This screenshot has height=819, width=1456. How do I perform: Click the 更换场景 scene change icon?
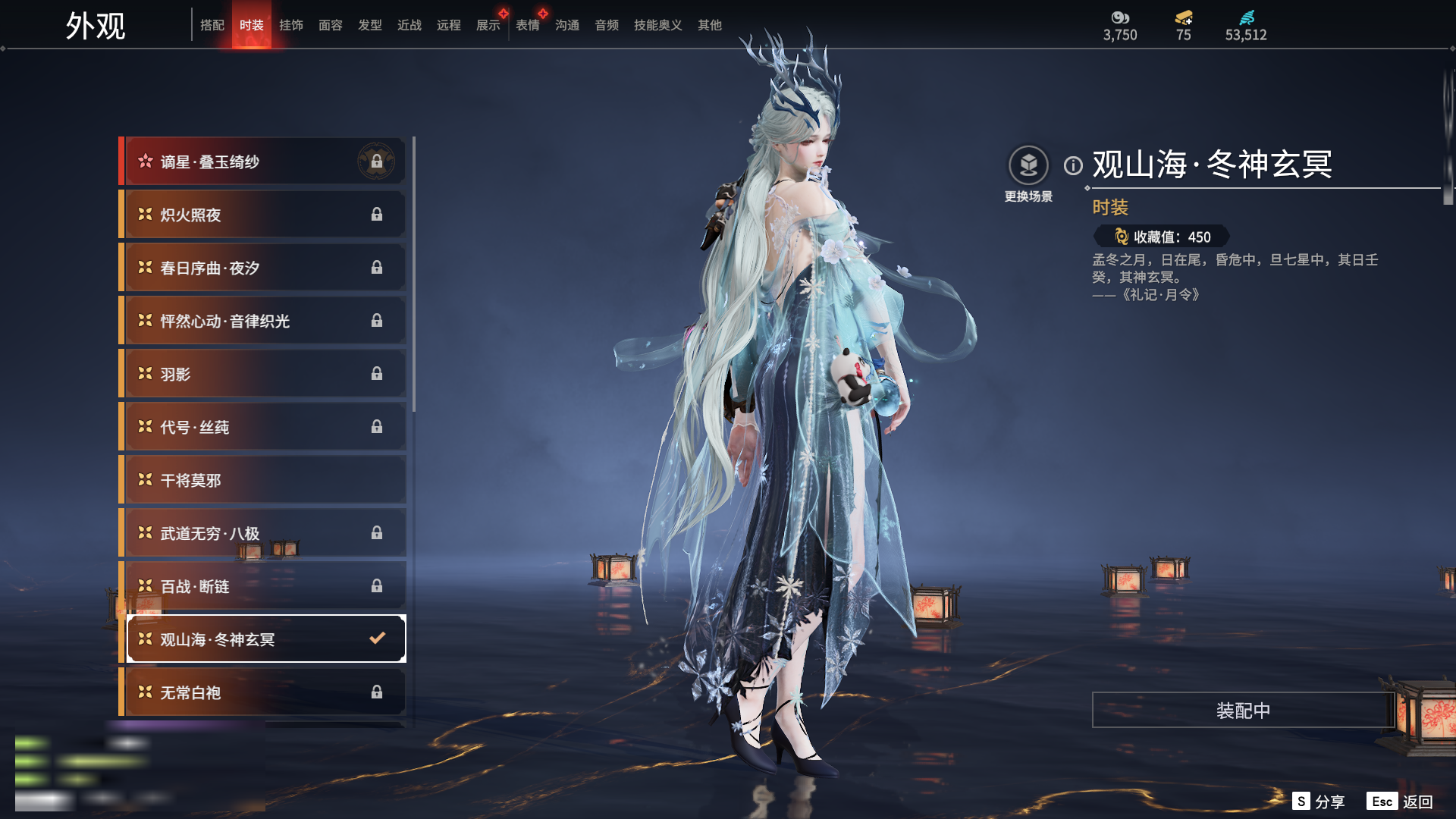point(1028,165)
